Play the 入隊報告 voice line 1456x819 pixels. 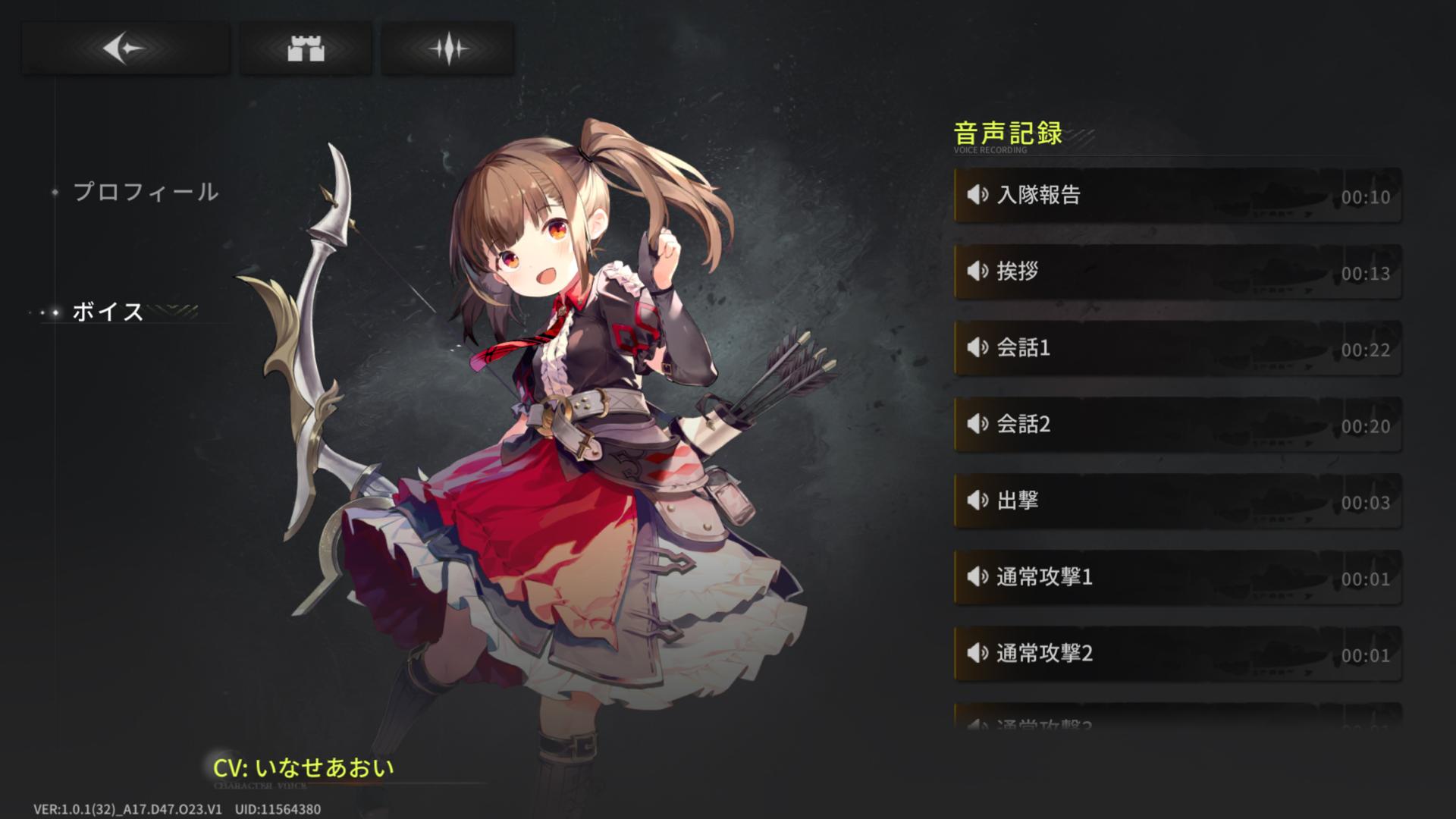click(1177, 196)
